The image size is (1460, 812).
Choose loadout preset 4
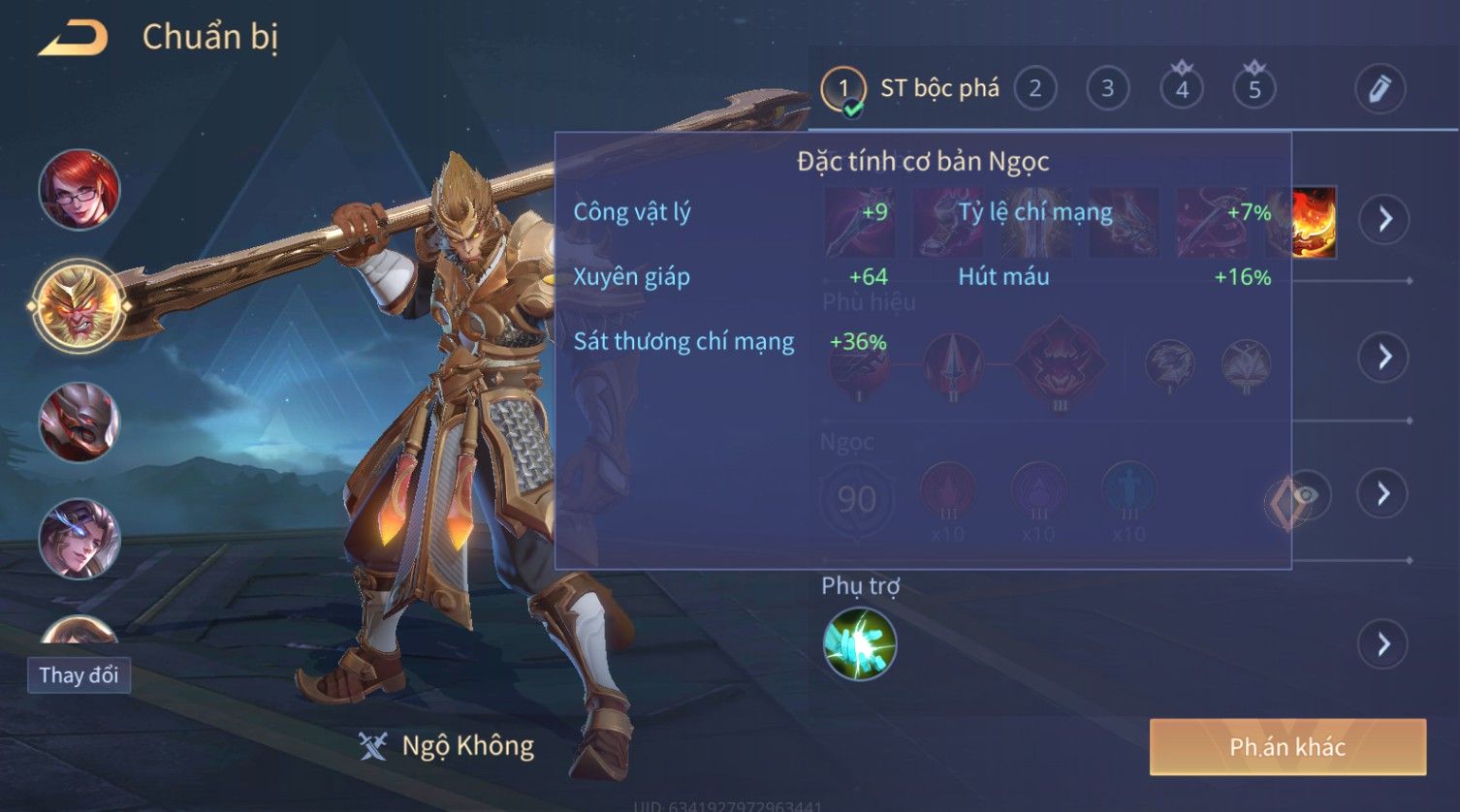[1181, 89]
